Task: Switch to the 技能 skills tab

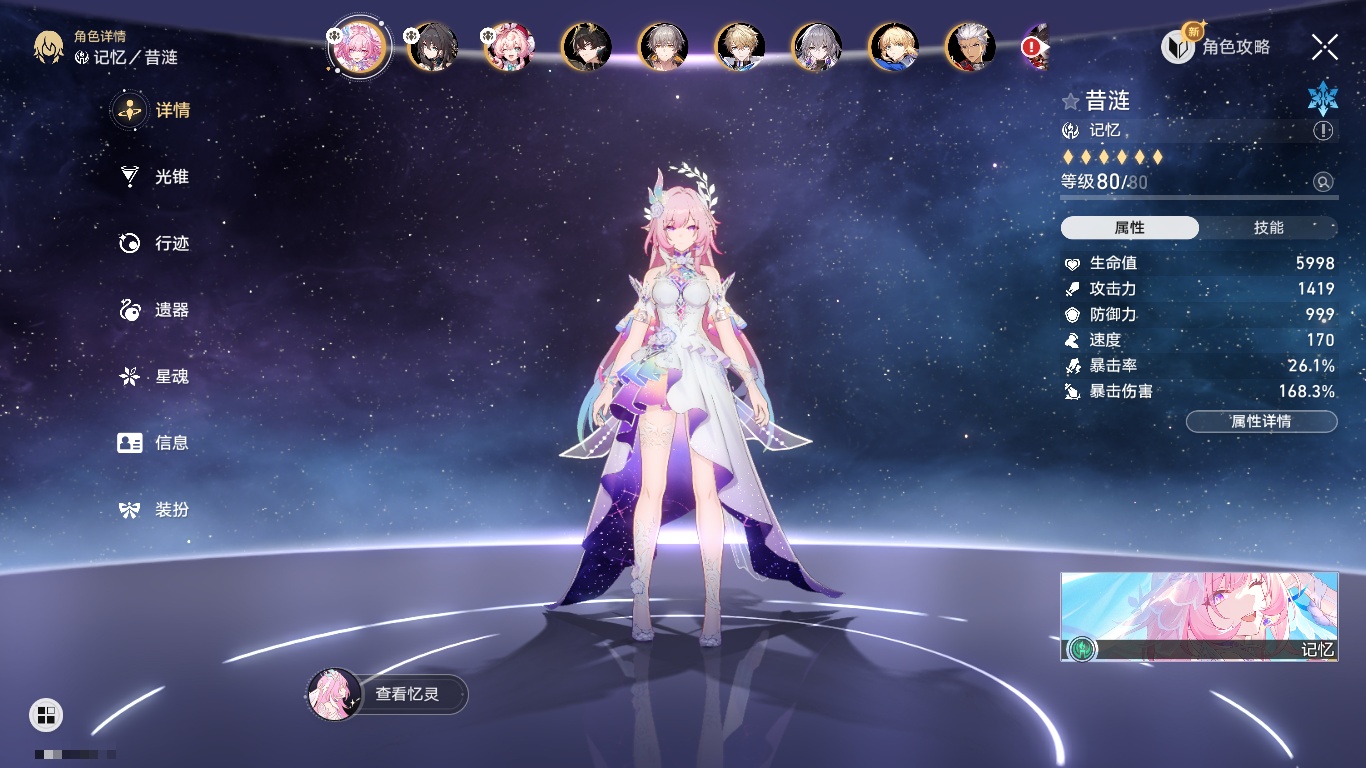Action: (1268, 228)
